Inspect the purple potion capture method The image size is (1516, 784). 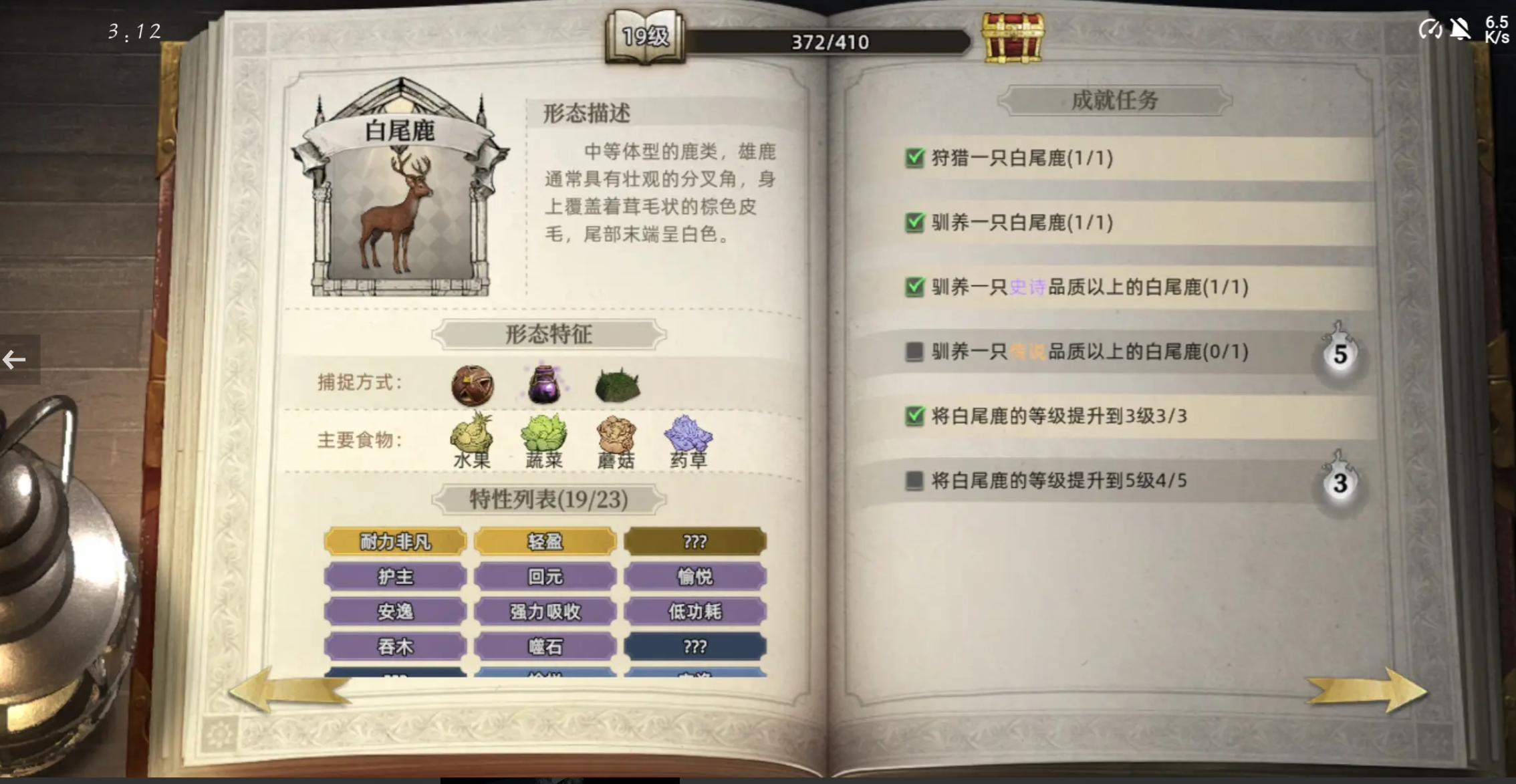(544, 384)
